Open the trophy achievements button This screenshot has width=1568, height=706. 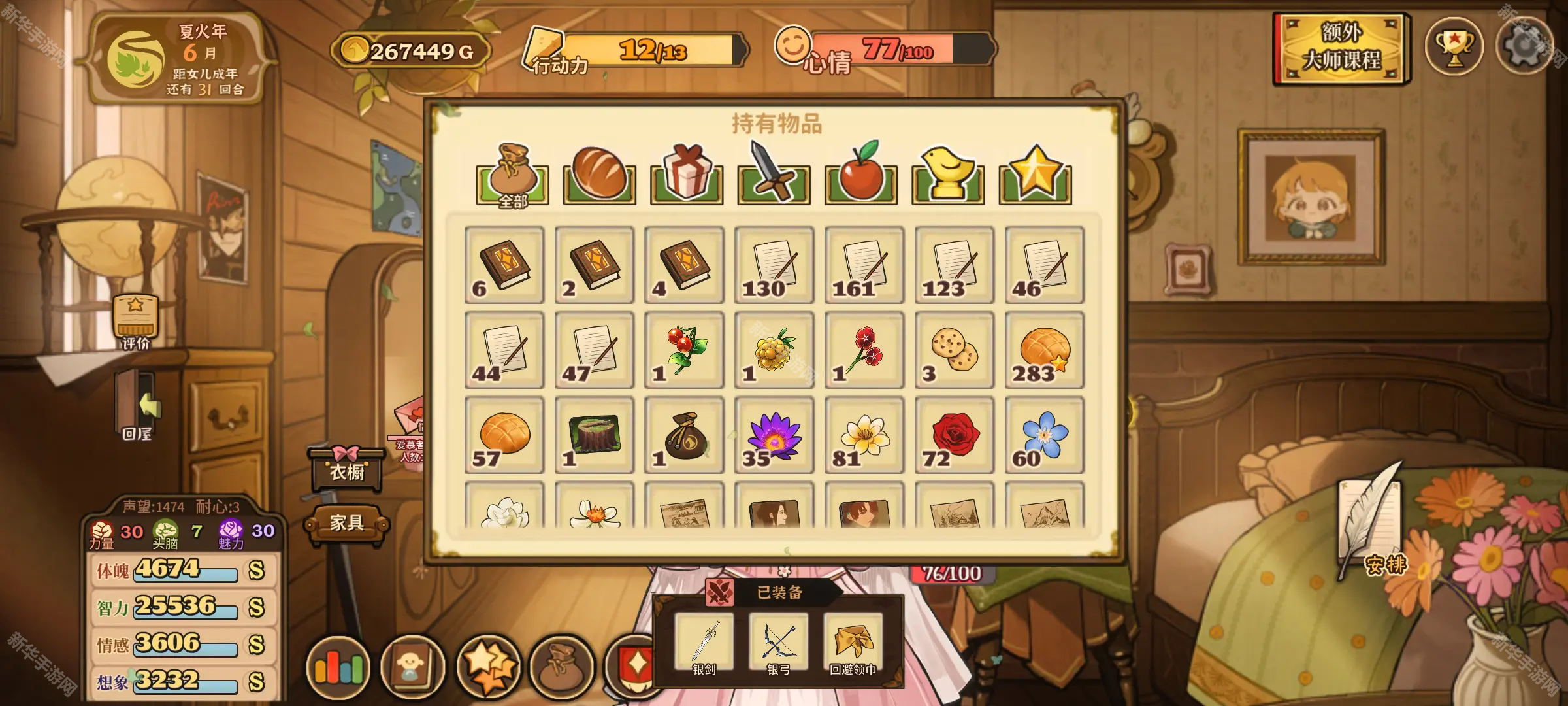1454,47
